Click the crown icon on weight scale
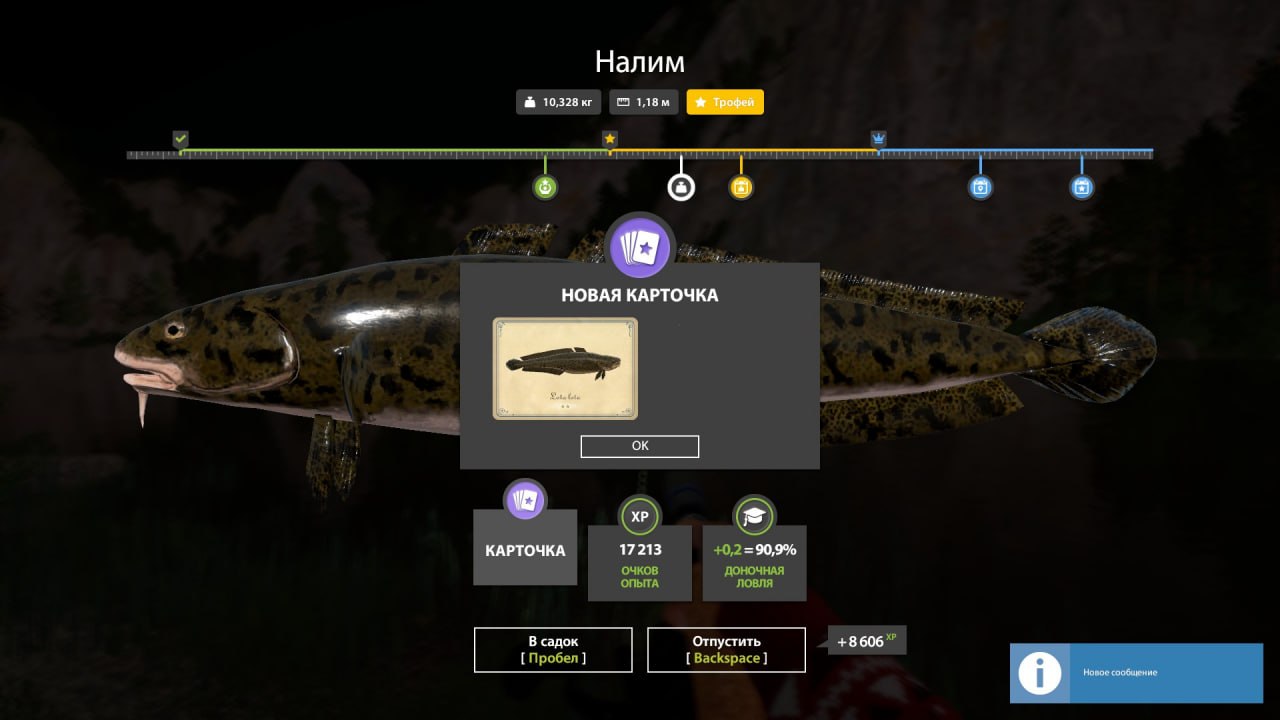The width and height of the screenshot is (1280, 720). 878,139
